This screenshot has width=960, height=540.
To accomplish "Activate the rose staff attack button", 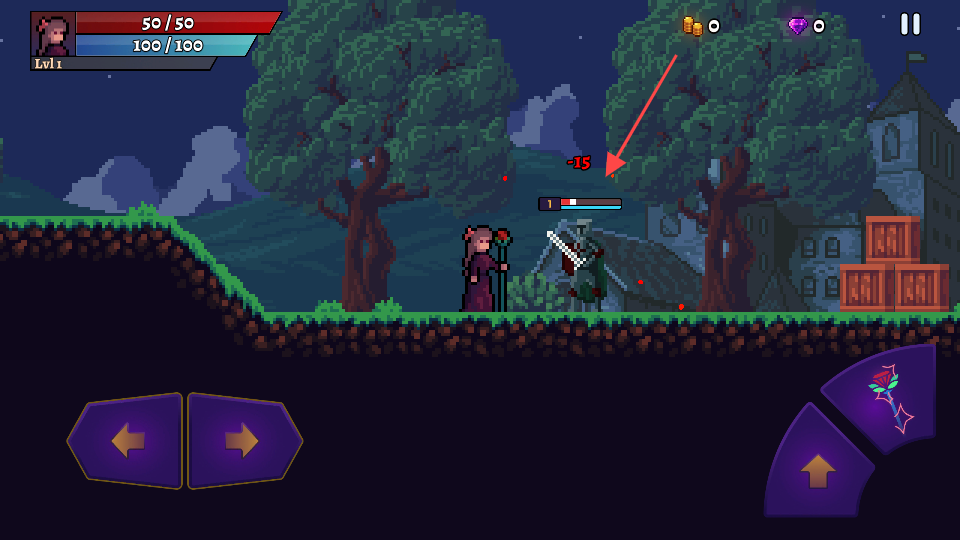I will coord(885,397).
